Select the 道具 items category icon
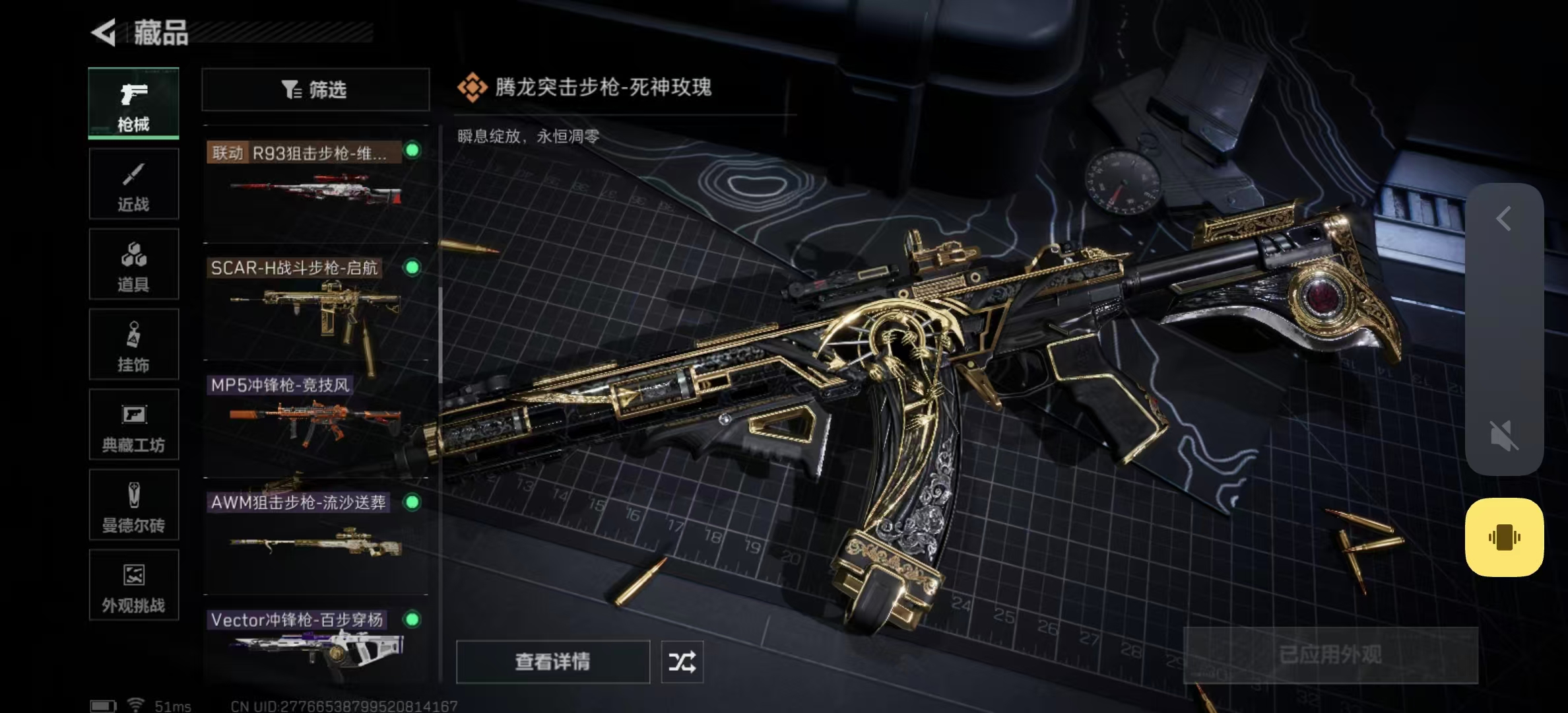 [133, 264]
